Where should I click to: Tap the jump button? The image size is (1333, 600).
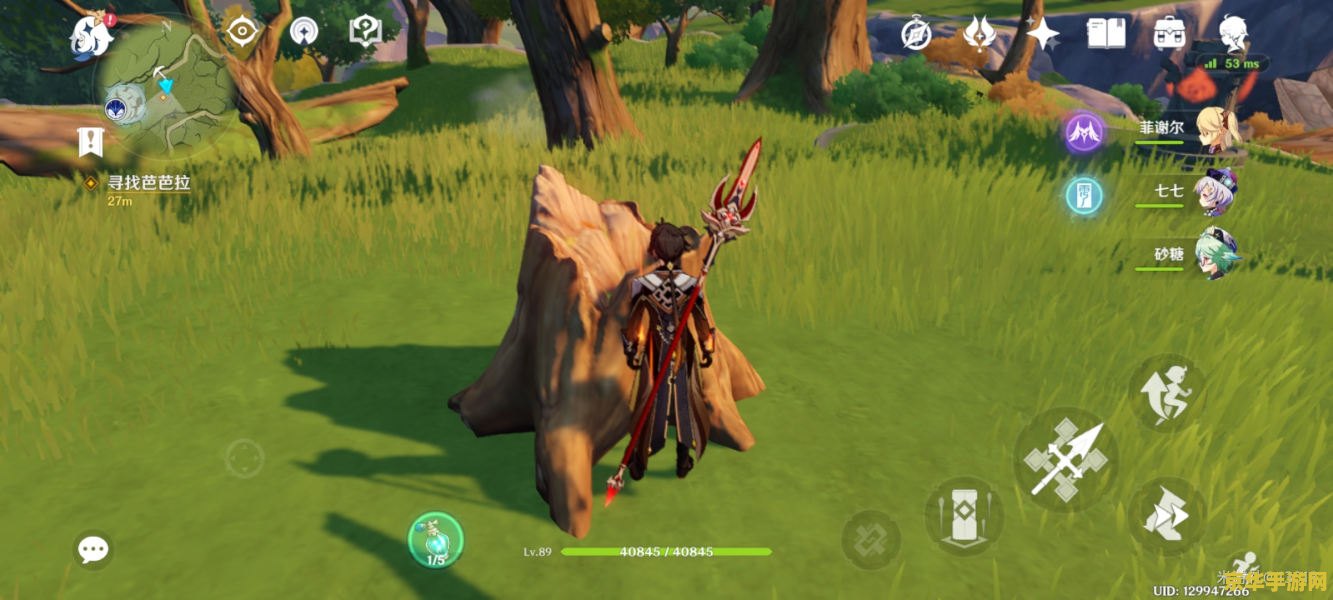point(1167,392)
